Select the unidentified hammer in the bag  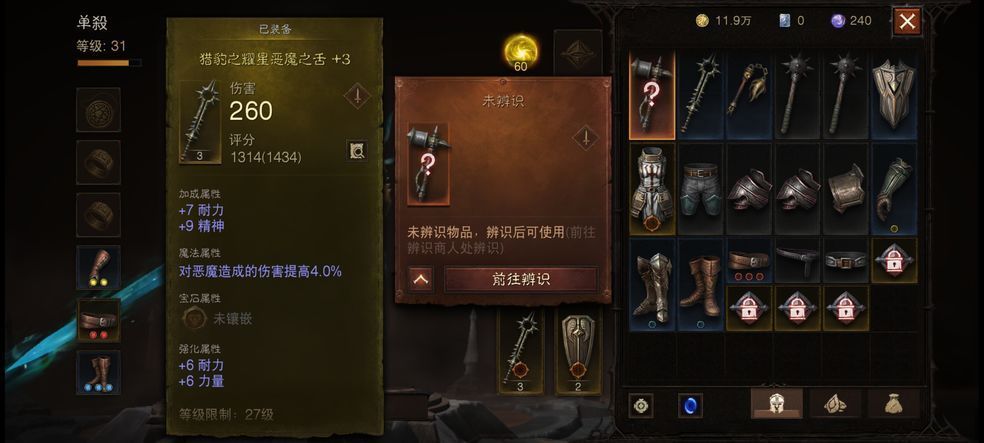point(651,95)
